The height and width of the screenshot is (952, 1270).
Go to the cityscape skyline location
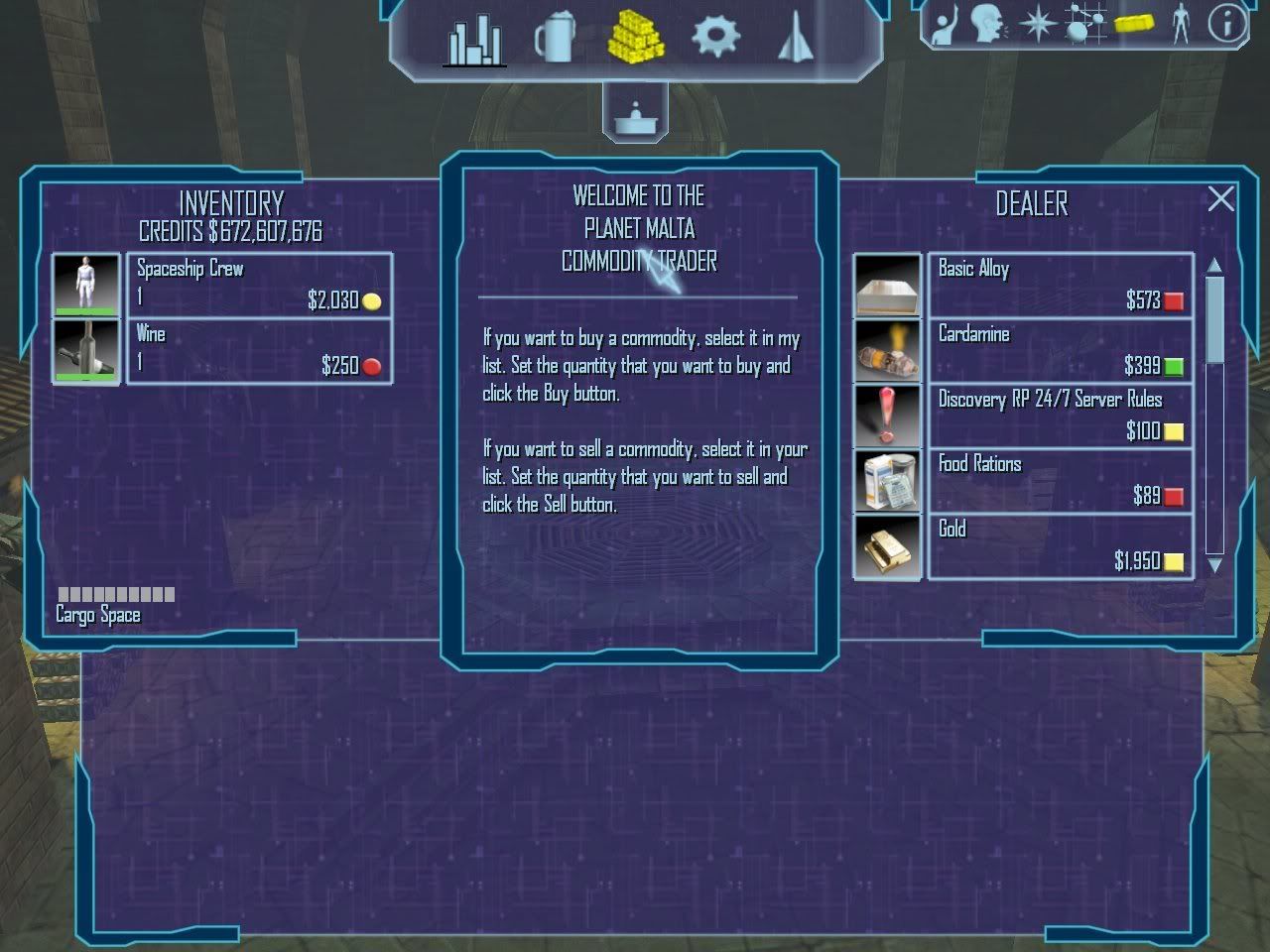coord(474,40)
